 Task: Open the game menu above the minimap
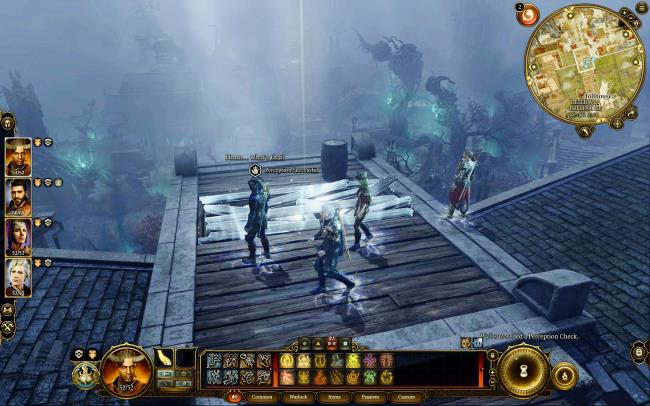click(x=641, y=9)
